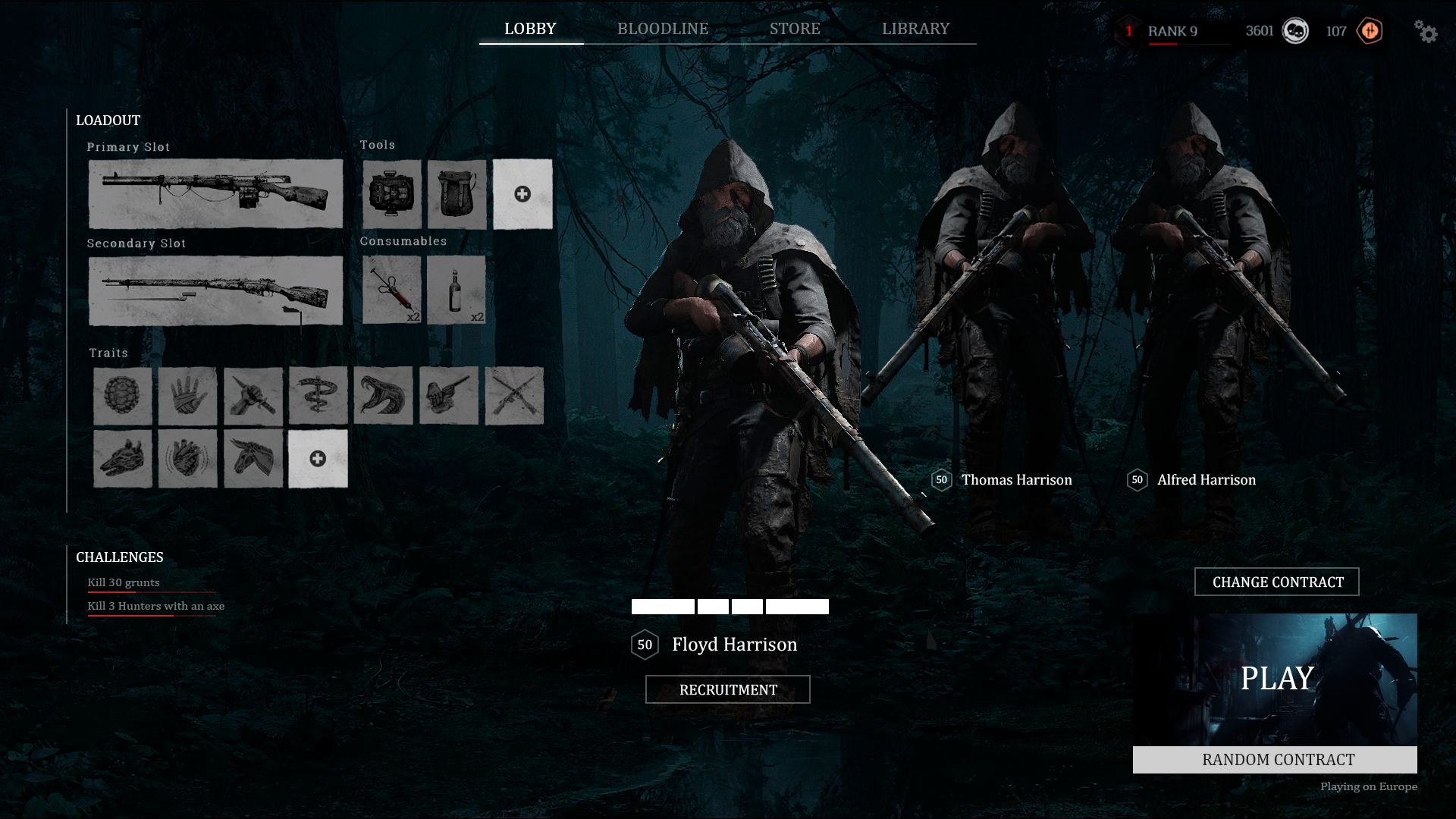The image size is (1456, 819).
Task: Click the CHANGE CONTRACT button
Action: point(1277,582)
